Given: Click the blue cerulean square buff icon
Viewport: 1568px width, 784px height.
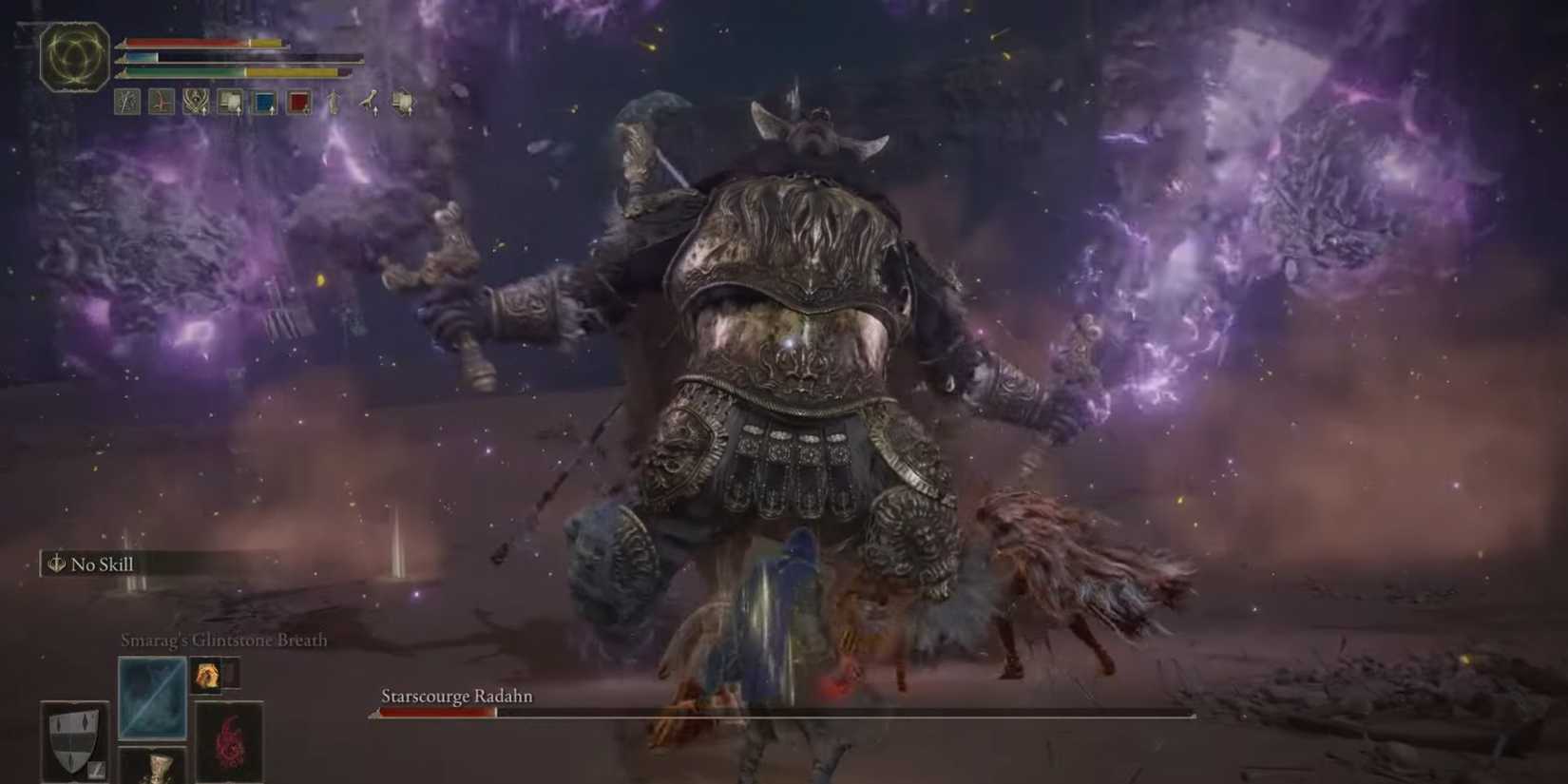Looking at the screenshot, I should pyautogui.click(x=263, y=102).
